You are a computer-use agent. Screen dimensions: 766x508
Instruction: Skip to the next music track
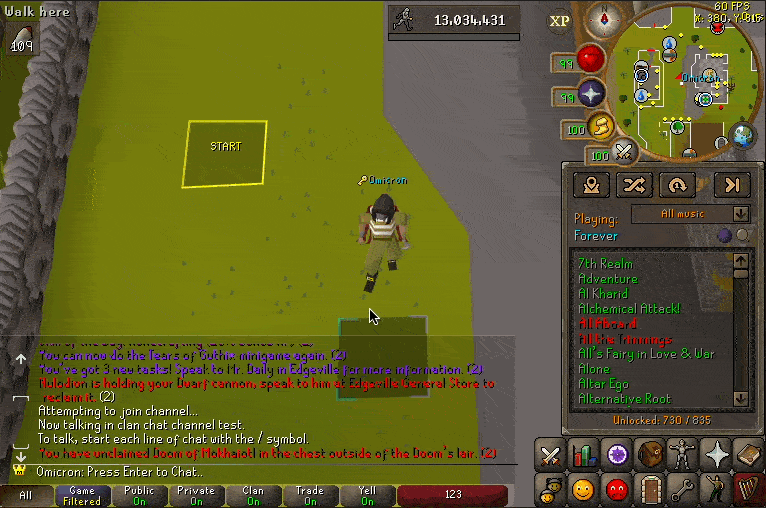732,185
